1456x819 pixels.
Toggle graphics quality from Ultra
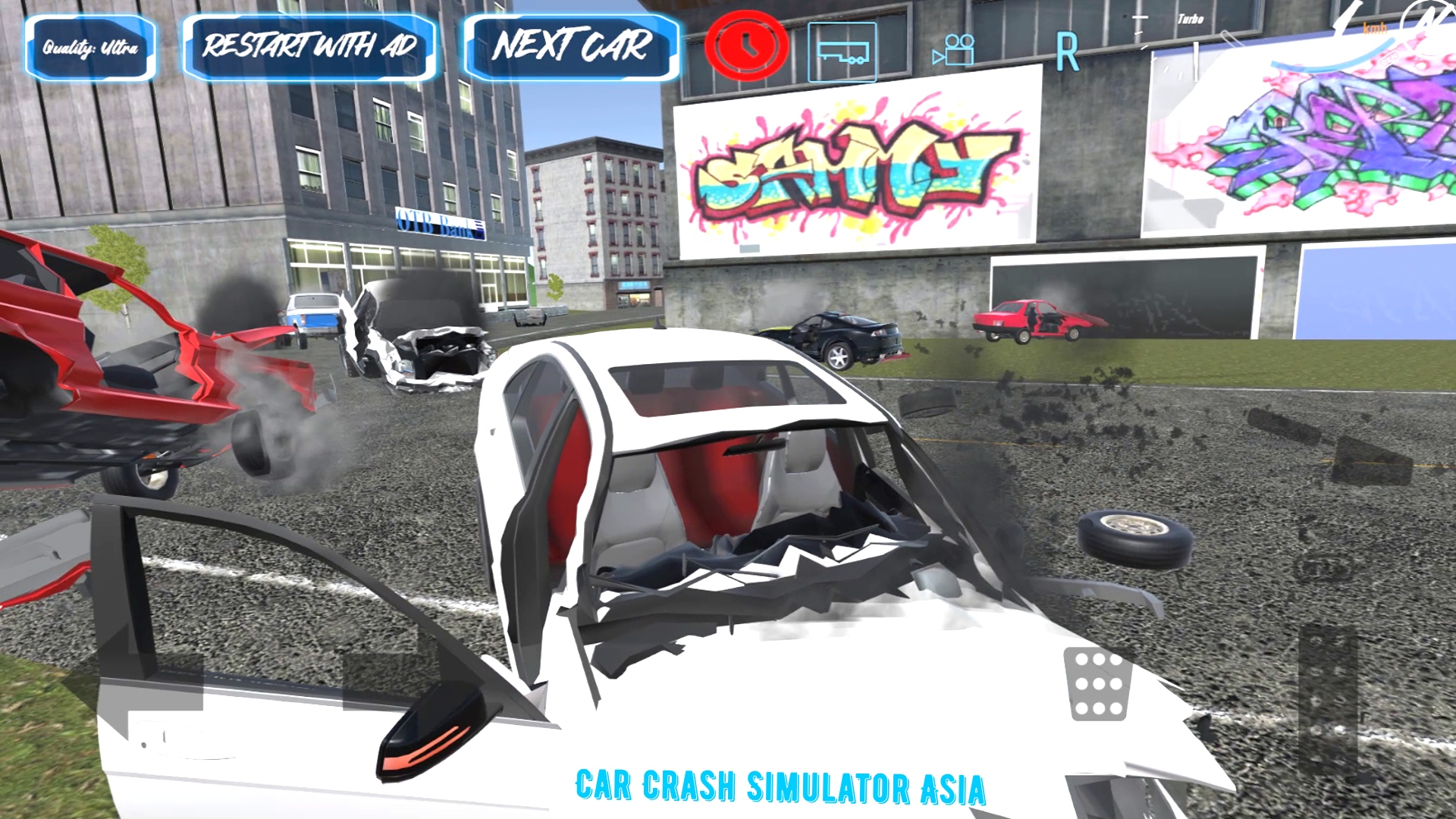click(x=89, y=47)
